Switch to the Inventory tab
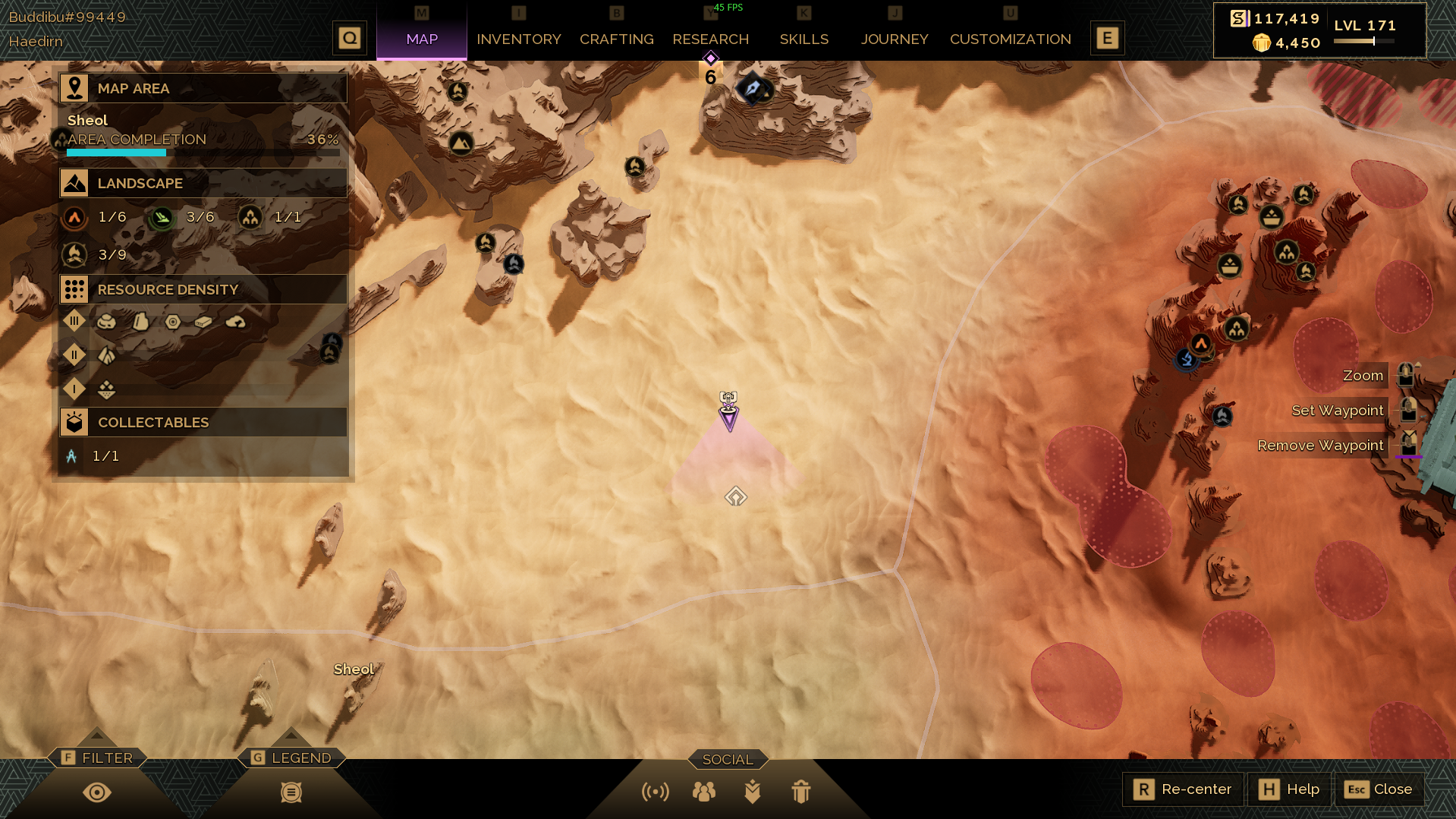The height and width of the screenshot is (819, 1456). click(x=518, y=39)
